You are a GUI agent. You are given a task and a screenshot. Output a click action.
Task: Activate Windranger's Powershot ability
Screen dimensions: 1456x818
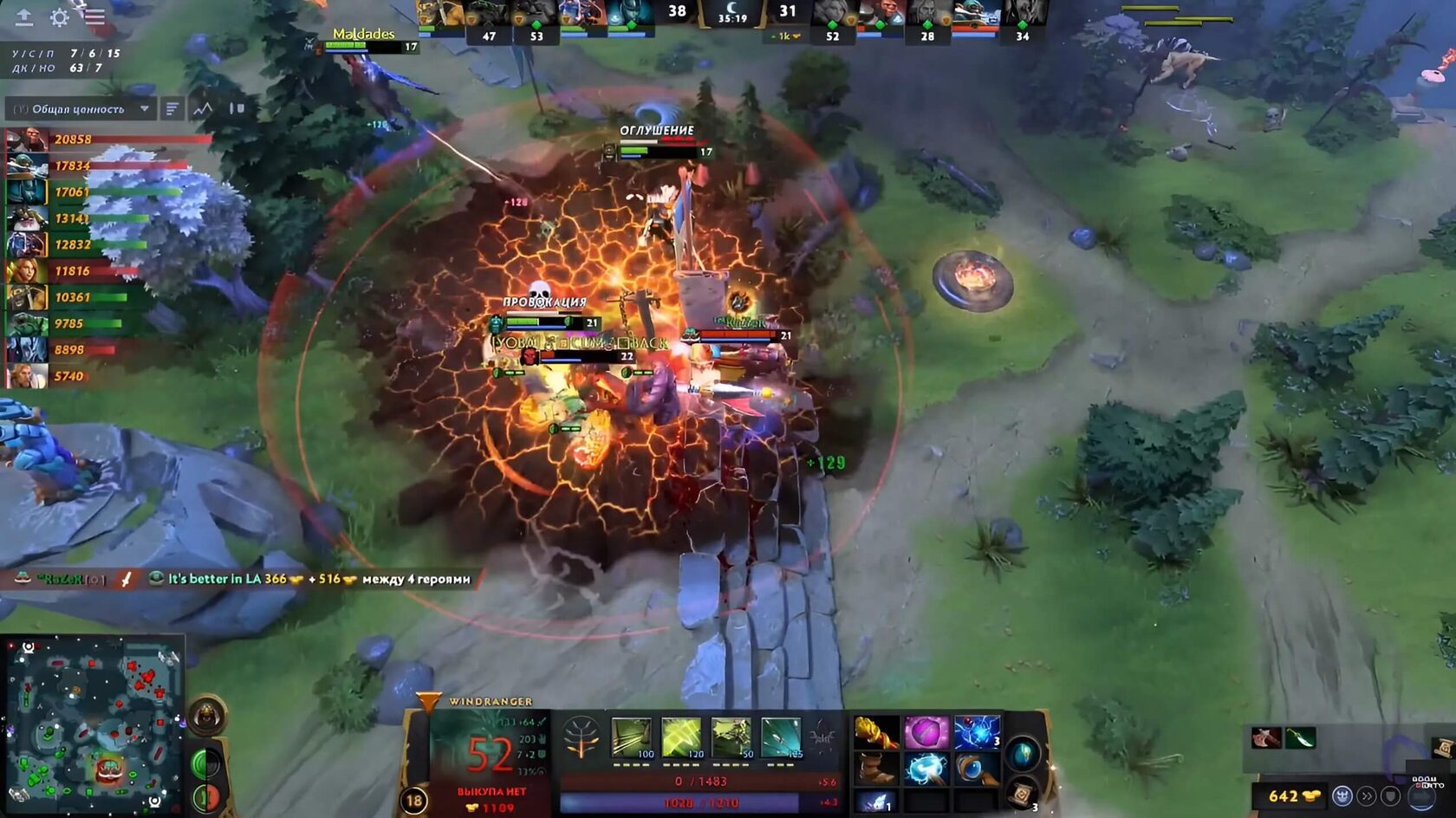pos(682,738)
